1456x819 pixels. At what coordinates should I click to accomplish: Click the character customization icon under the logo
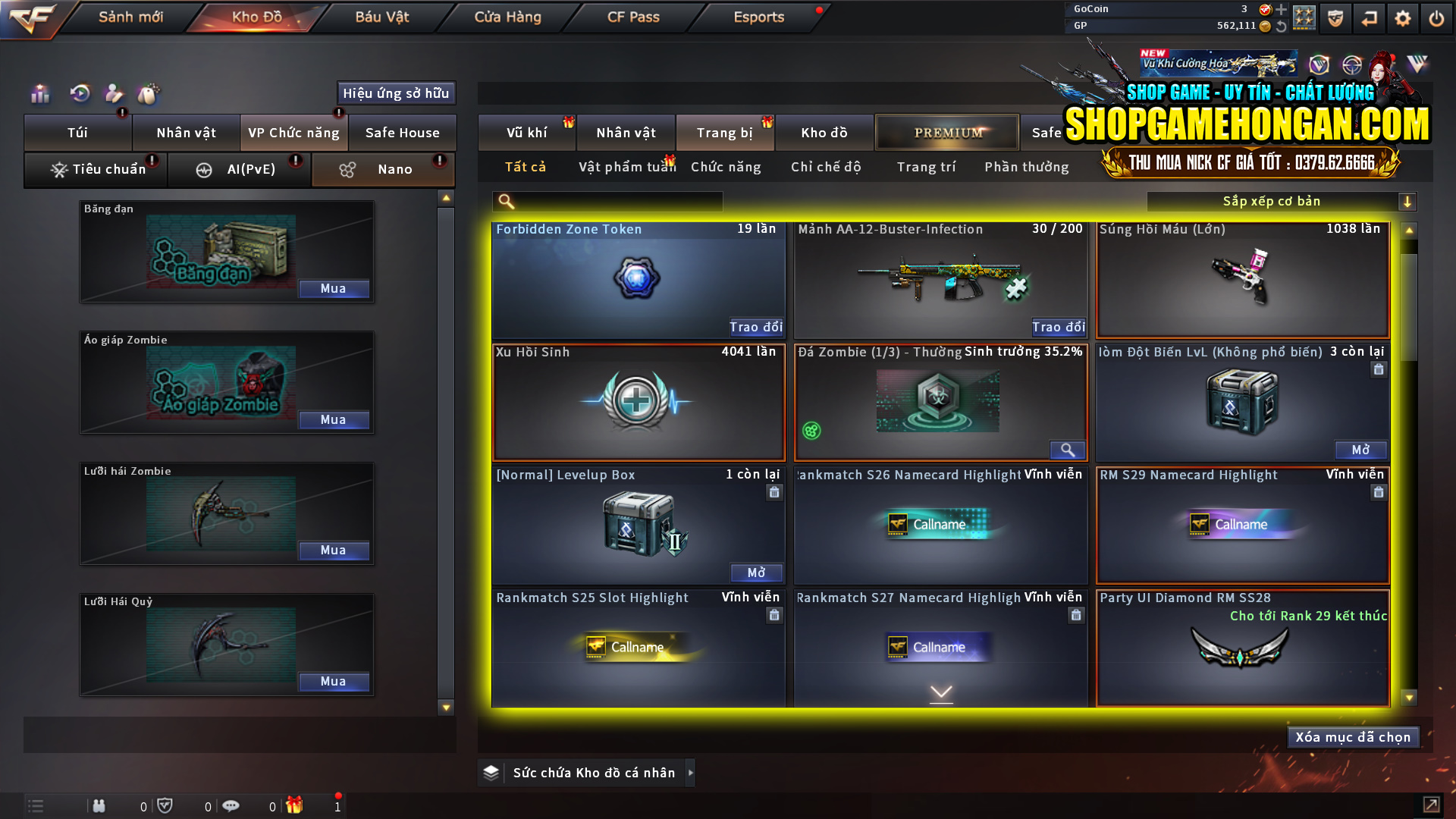pos(114,93)
